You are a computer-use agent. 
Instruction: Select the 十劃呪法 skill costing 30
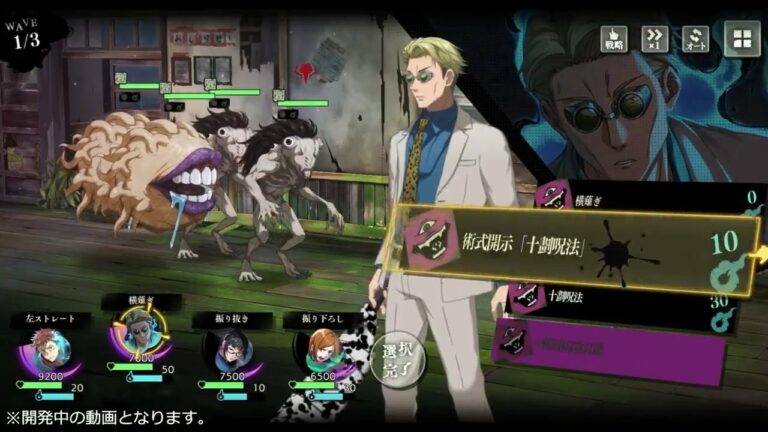620,297
